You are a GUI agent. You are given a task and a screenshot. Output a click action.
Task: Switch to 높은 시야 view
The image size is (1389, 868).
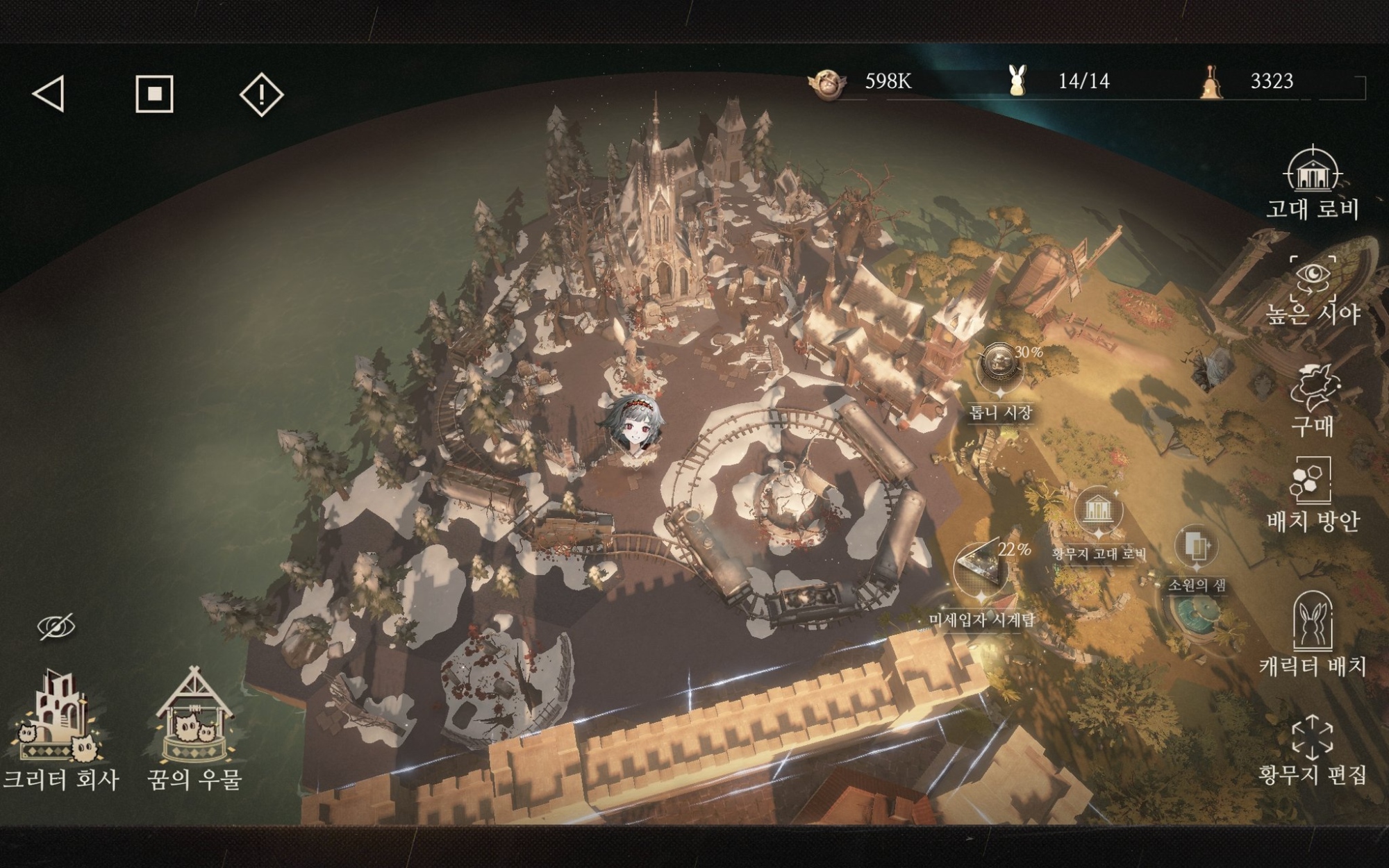tap(1312, 290)
